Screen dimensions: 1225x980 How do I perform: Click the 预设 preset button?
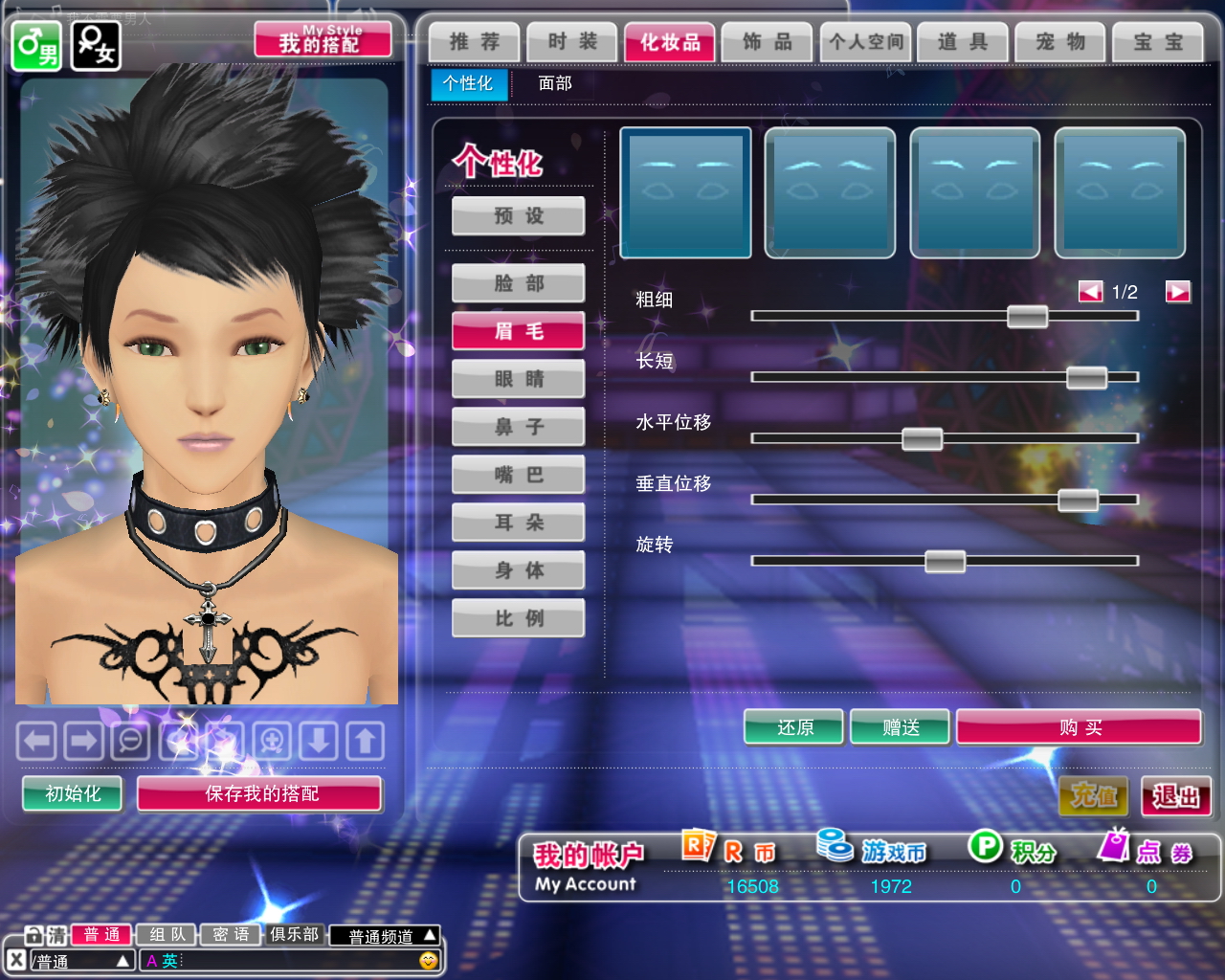519,216
